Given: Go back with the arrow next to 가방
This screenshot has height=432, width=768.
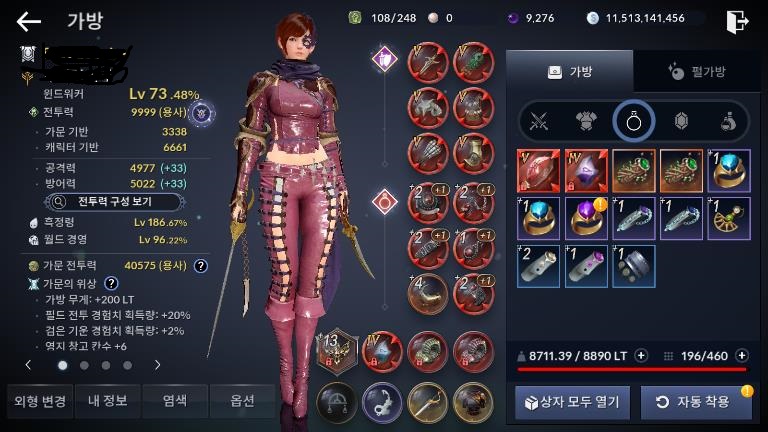Looking at the screenshot, I should pos(29,21).
